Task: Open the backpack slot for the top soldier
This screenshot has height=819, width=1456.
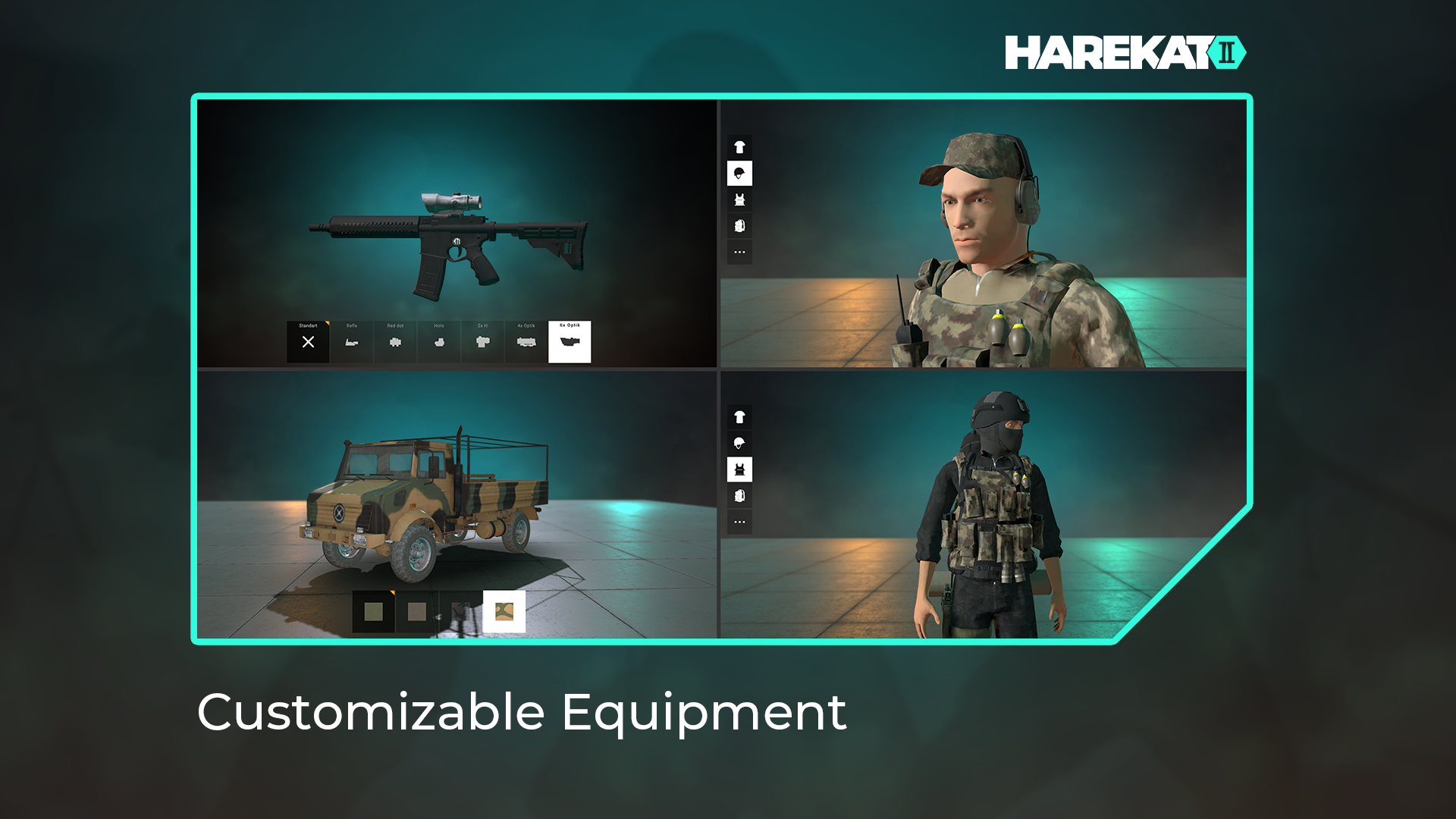Action: (x=739, y=224)
